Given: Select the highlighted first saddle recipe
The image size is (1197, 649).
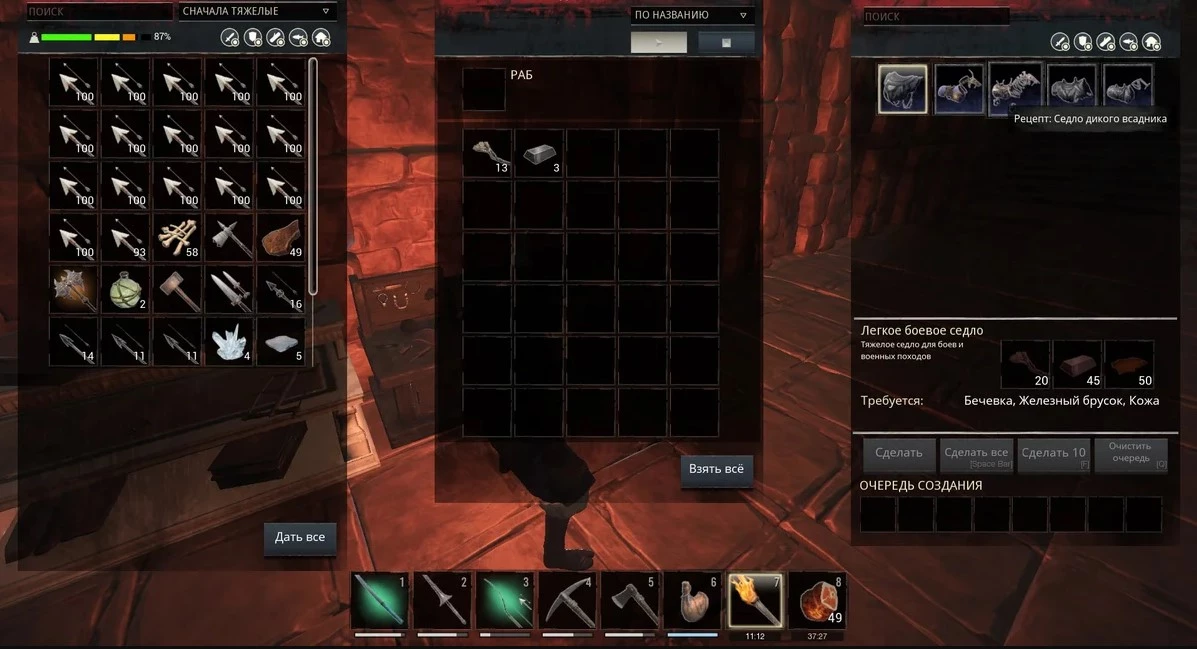Looking at the screenshot, I should tap(902, 89).
